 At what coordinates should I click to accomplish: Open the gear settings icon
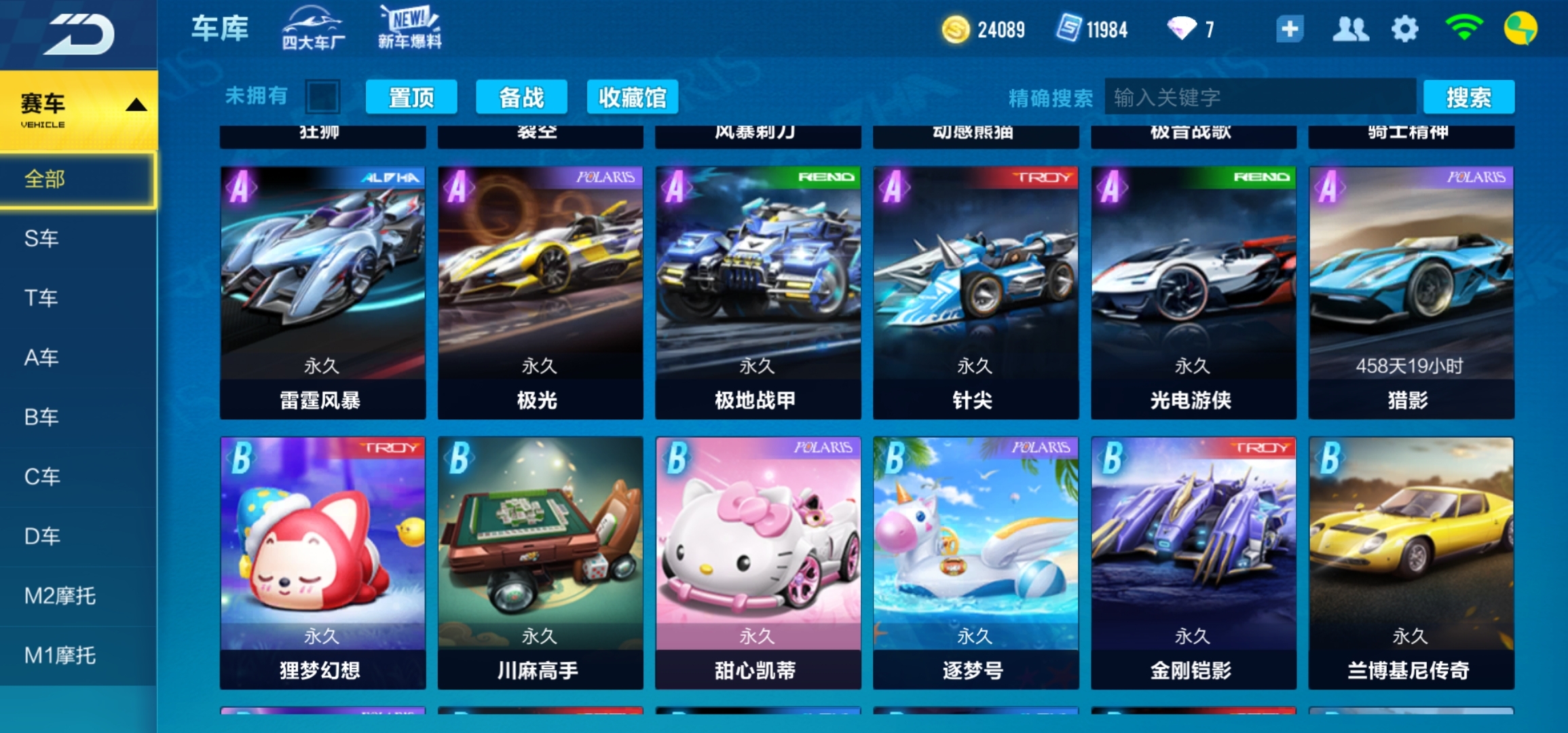point(1404,29)
